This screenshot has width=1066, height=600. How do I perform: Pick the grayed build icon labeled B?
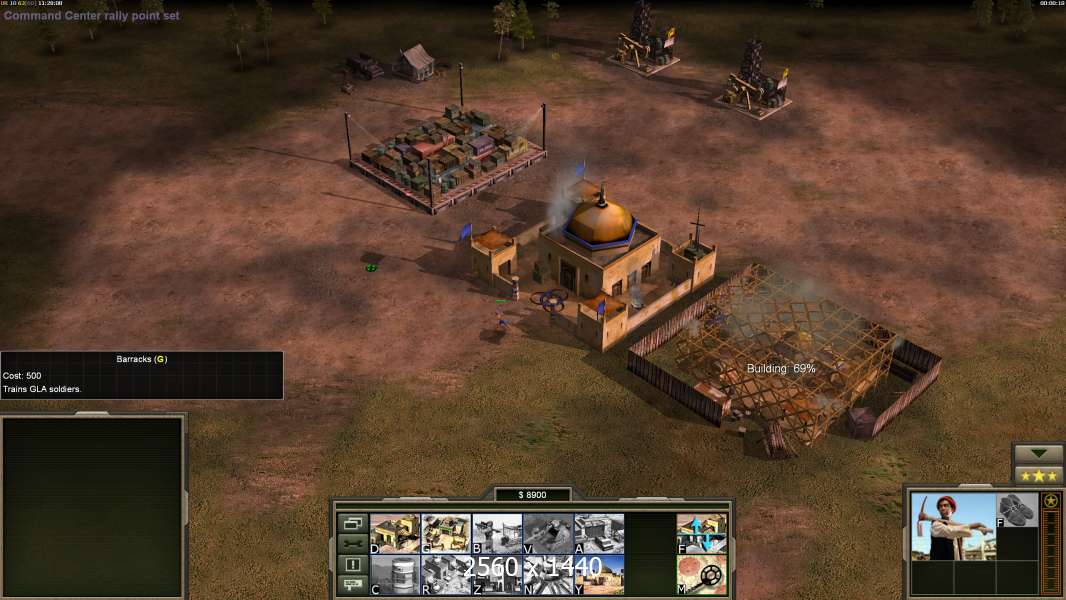point(497,533)
